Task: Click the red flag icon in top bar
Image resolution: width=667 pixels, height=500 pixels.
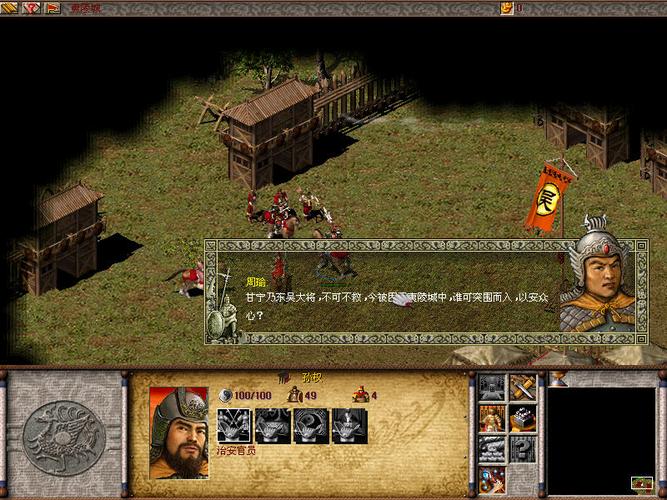Action: click(52, 8)
